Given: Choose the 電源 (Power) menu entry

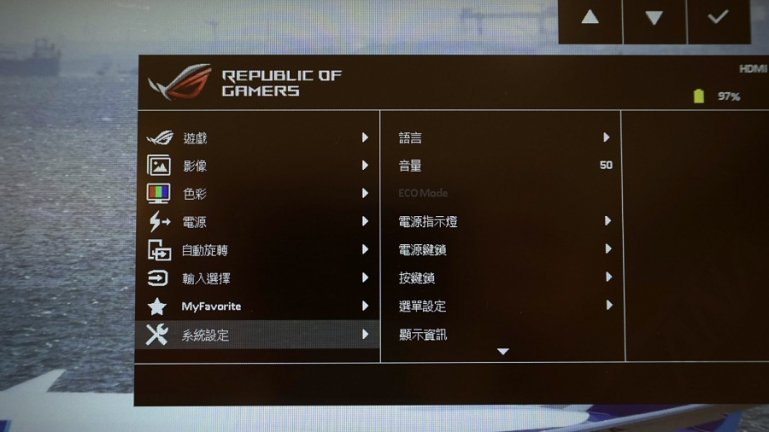Looking at the screenshot, I should coord(196,222).
